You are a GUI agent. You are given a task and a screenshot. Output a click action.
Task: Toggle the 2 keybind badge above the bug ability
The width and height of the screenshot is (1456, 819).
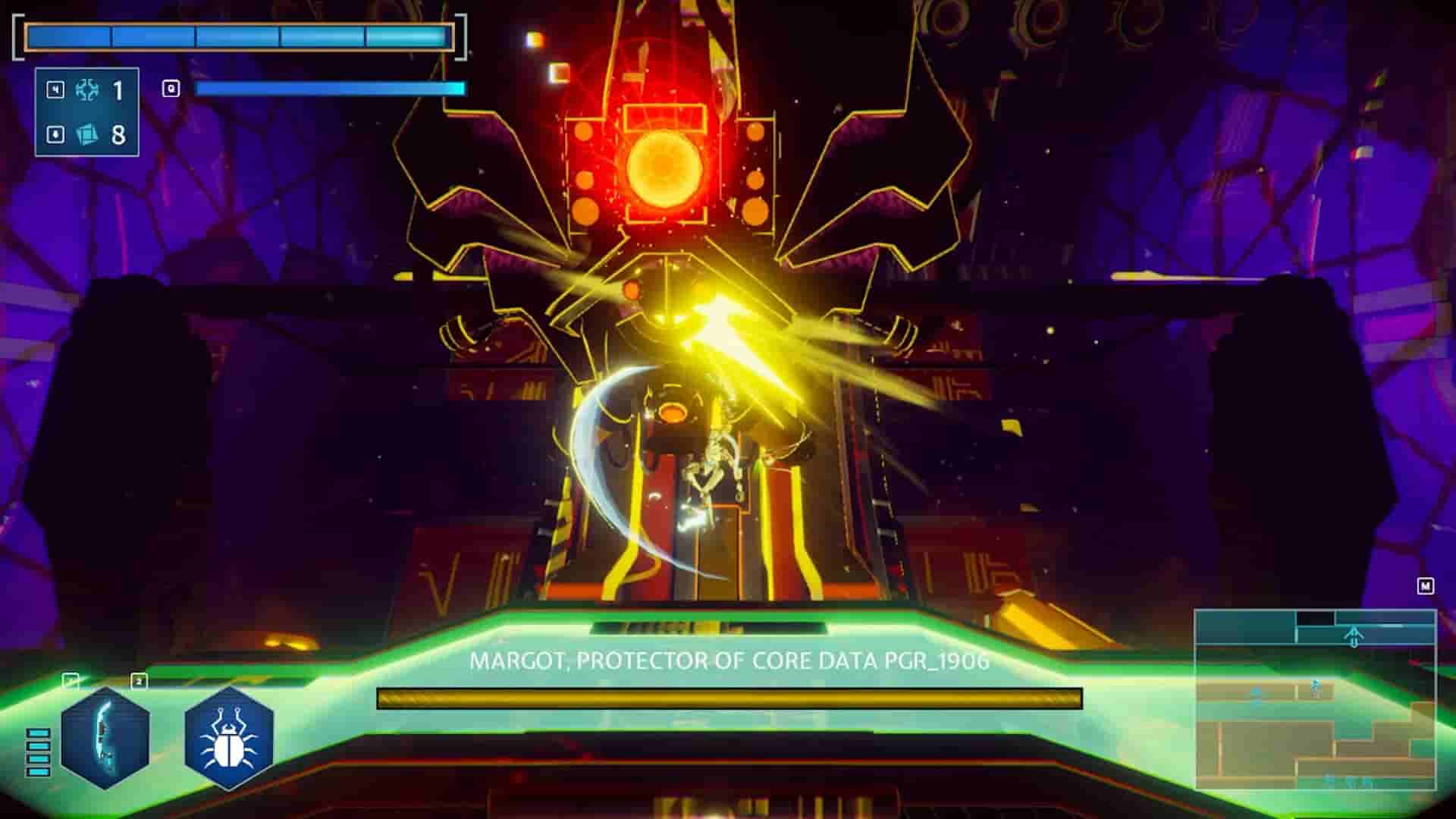(x=139, y=680)
